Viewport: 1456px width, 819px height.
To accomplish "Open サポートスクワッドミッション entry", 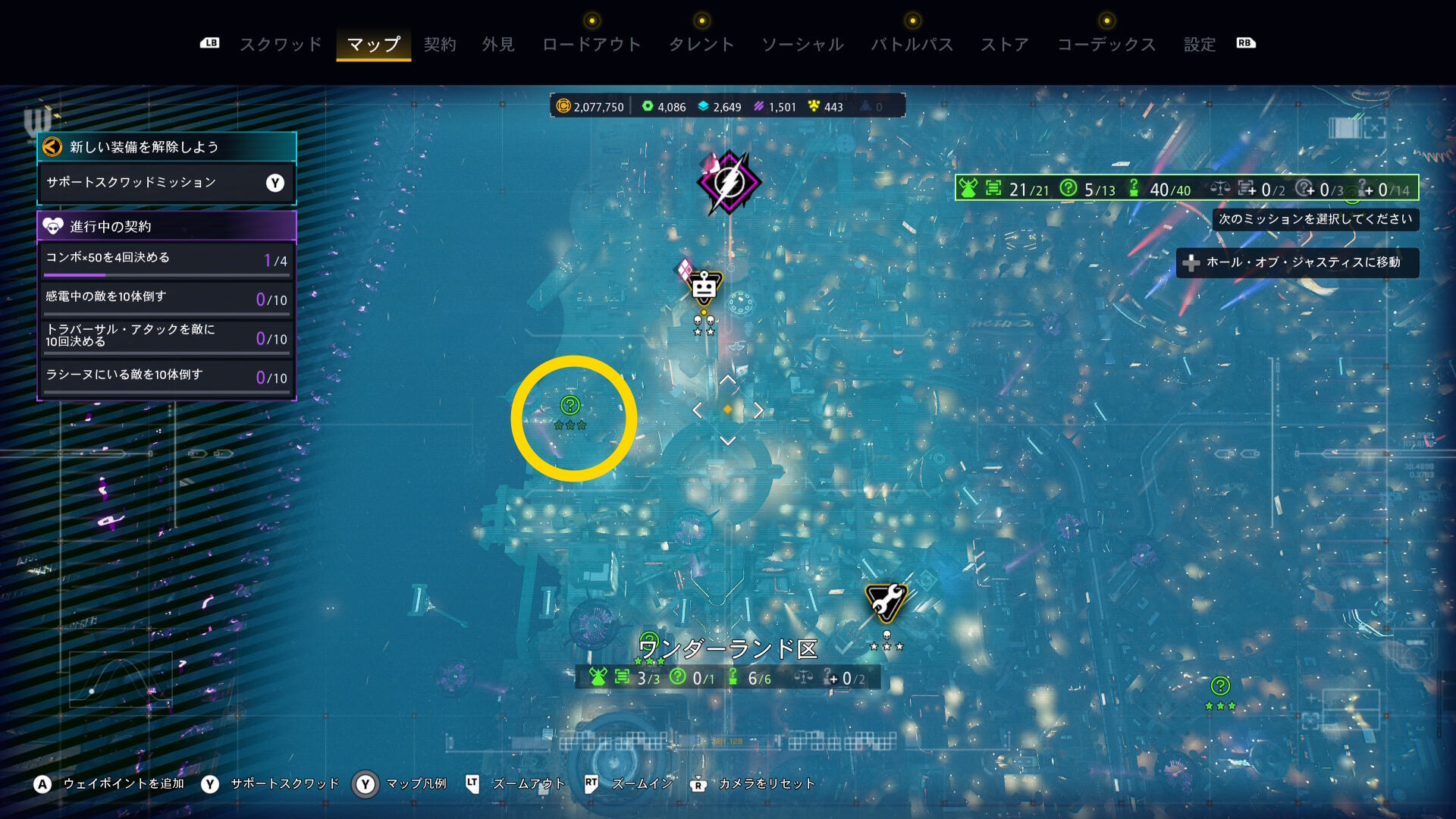I will point(166,183).
